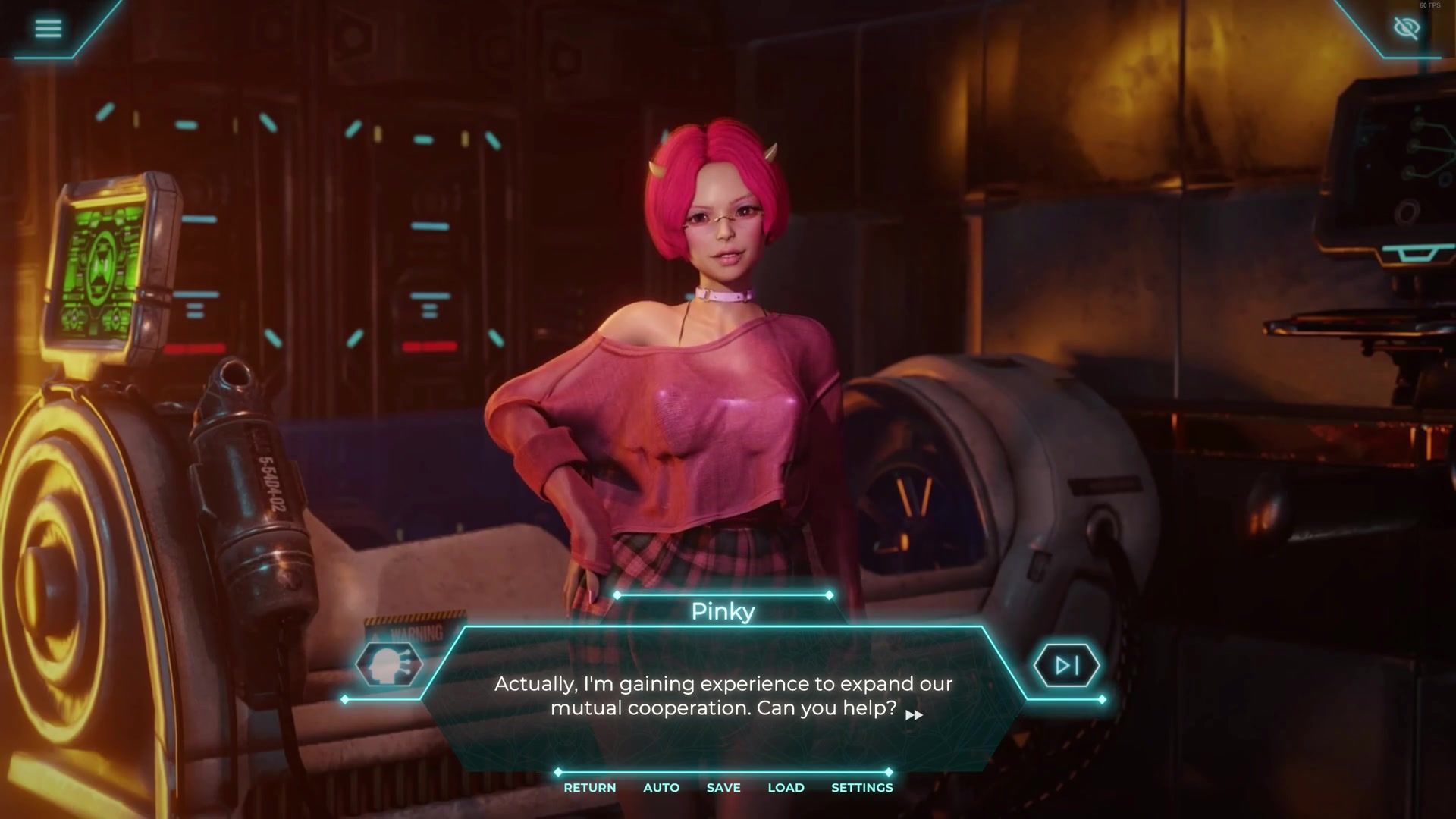1456x819 pixels.
Task: Open the hamburger menu
Action: click(x=48, y=28)
